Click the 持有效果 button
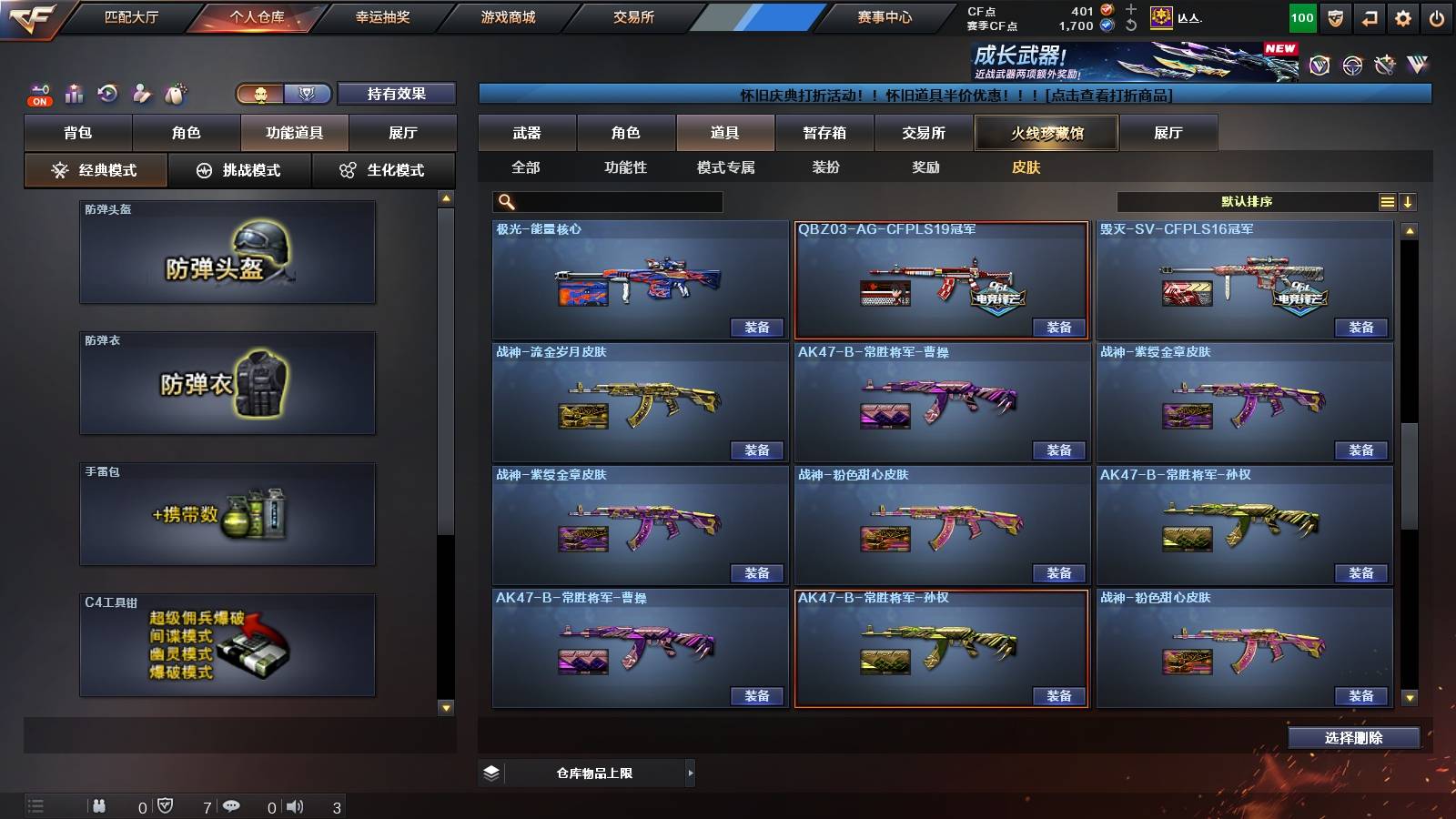 tap(398, 94)
